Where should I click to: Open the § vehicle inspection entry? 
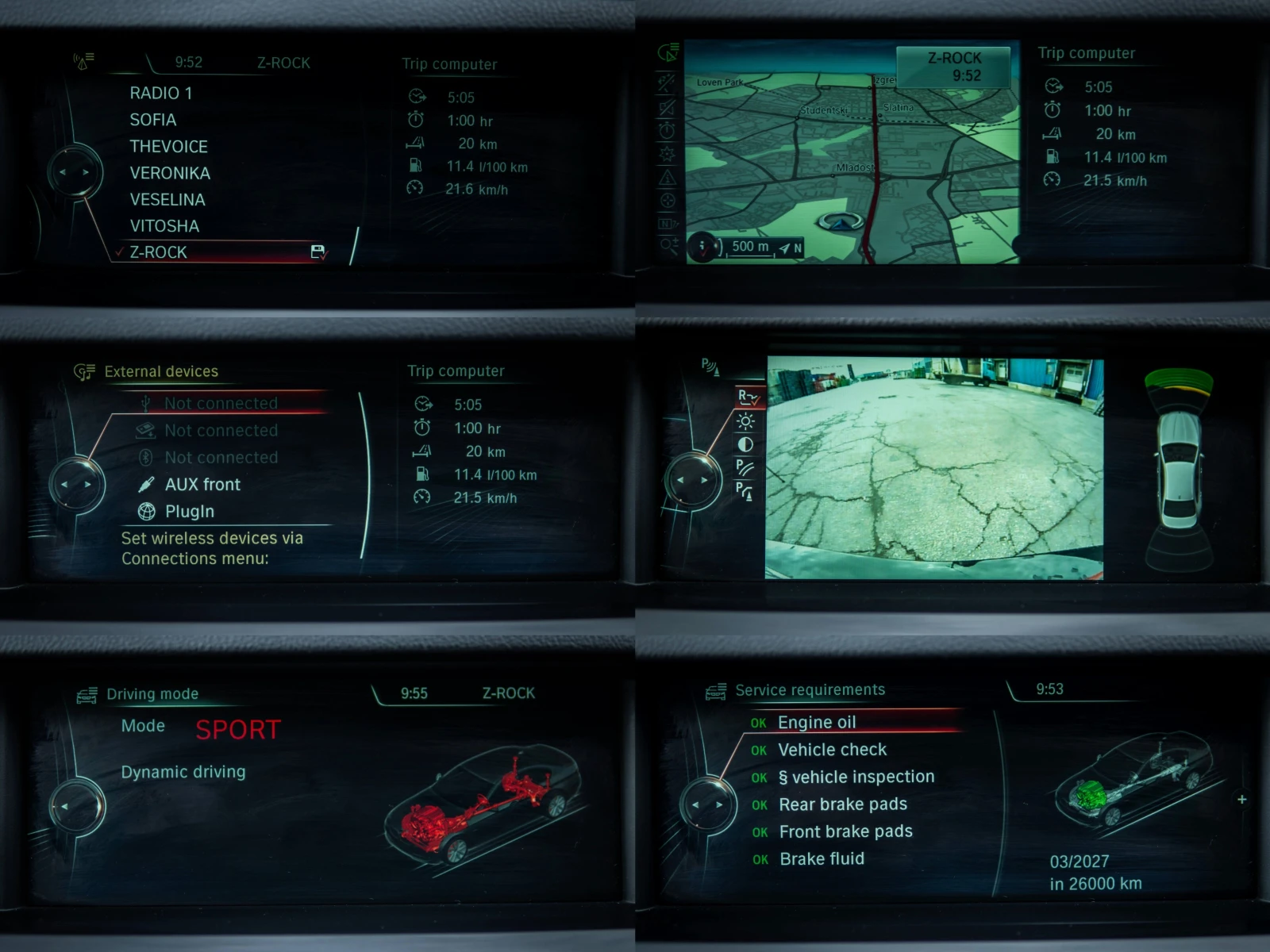coord(856,777)
